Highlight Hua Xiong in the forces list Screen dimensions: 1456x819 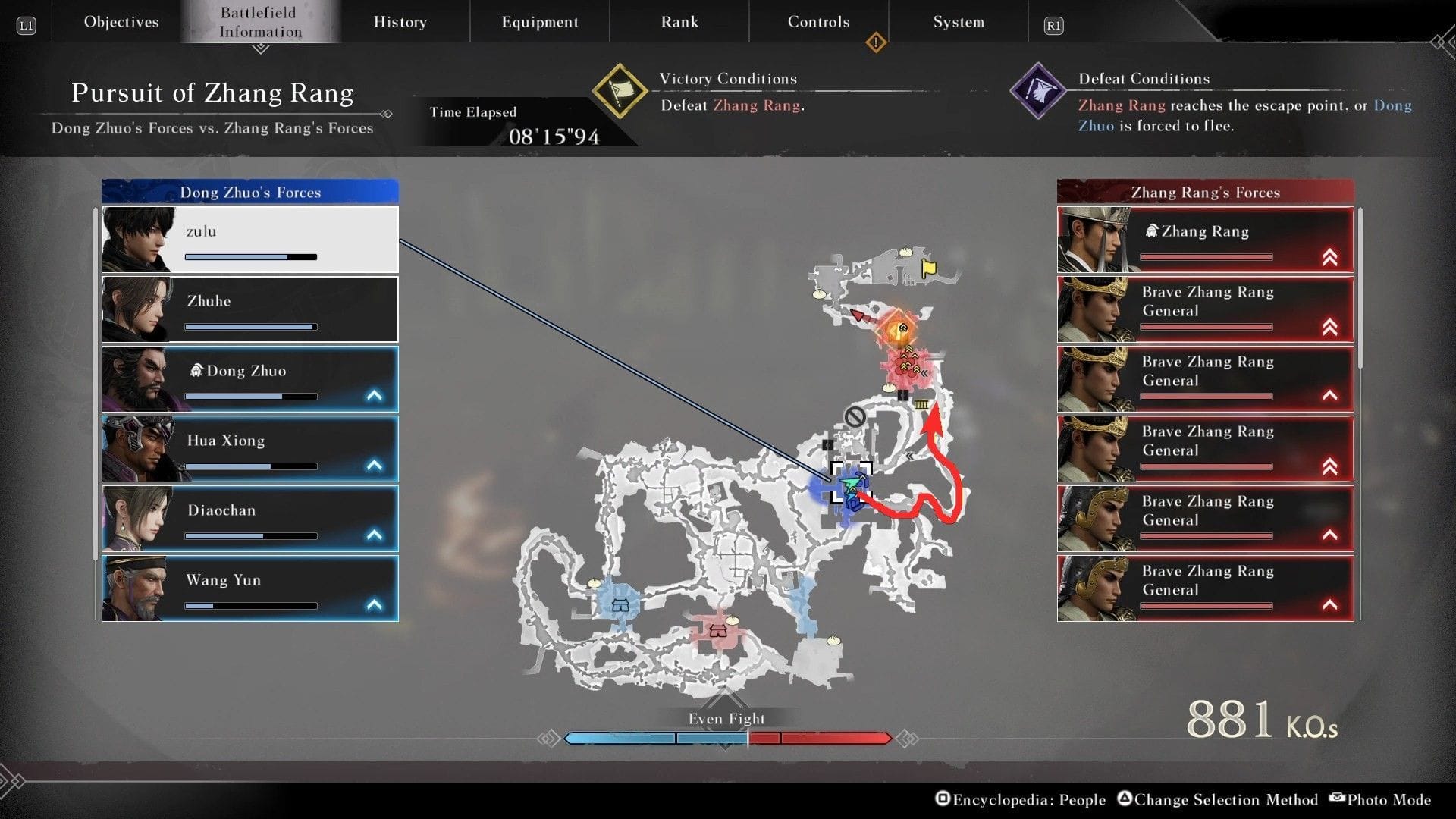(x=250, y=449)
